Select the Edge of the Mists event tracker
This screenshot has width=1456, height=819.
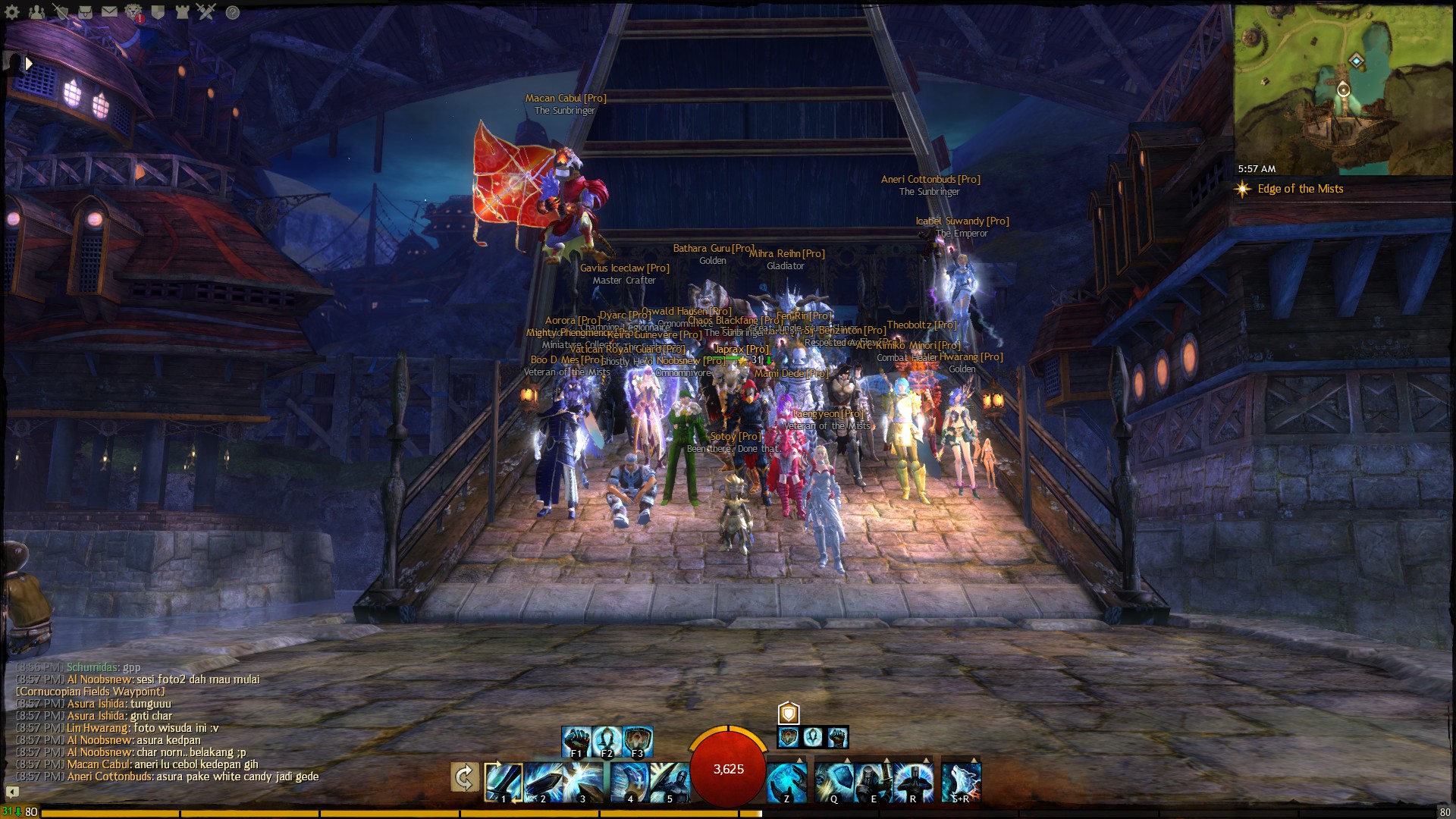coord(1300,189)
